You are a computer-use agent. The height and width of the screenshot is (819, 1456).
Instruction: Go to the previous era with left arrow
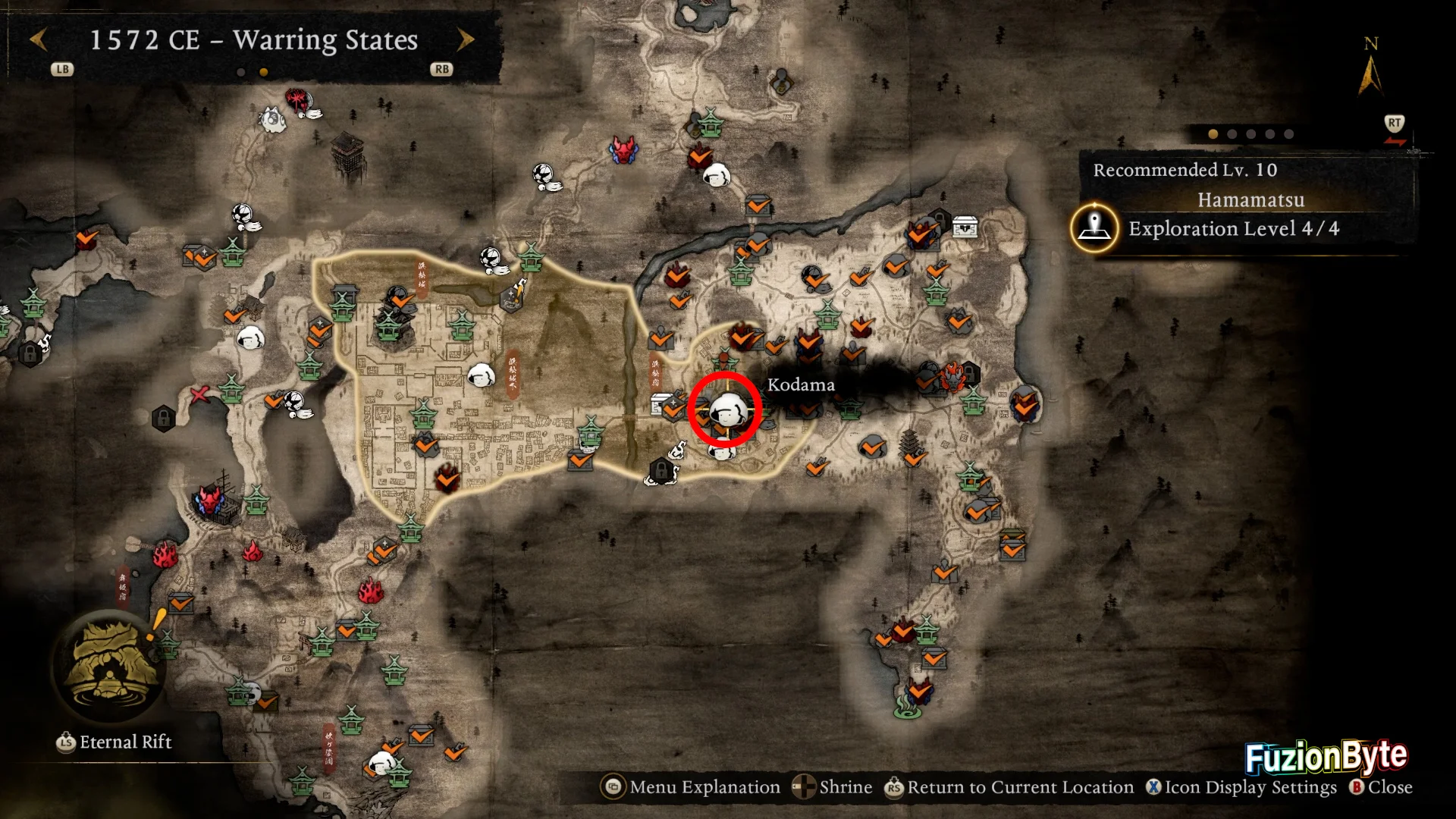click(39, 39)
